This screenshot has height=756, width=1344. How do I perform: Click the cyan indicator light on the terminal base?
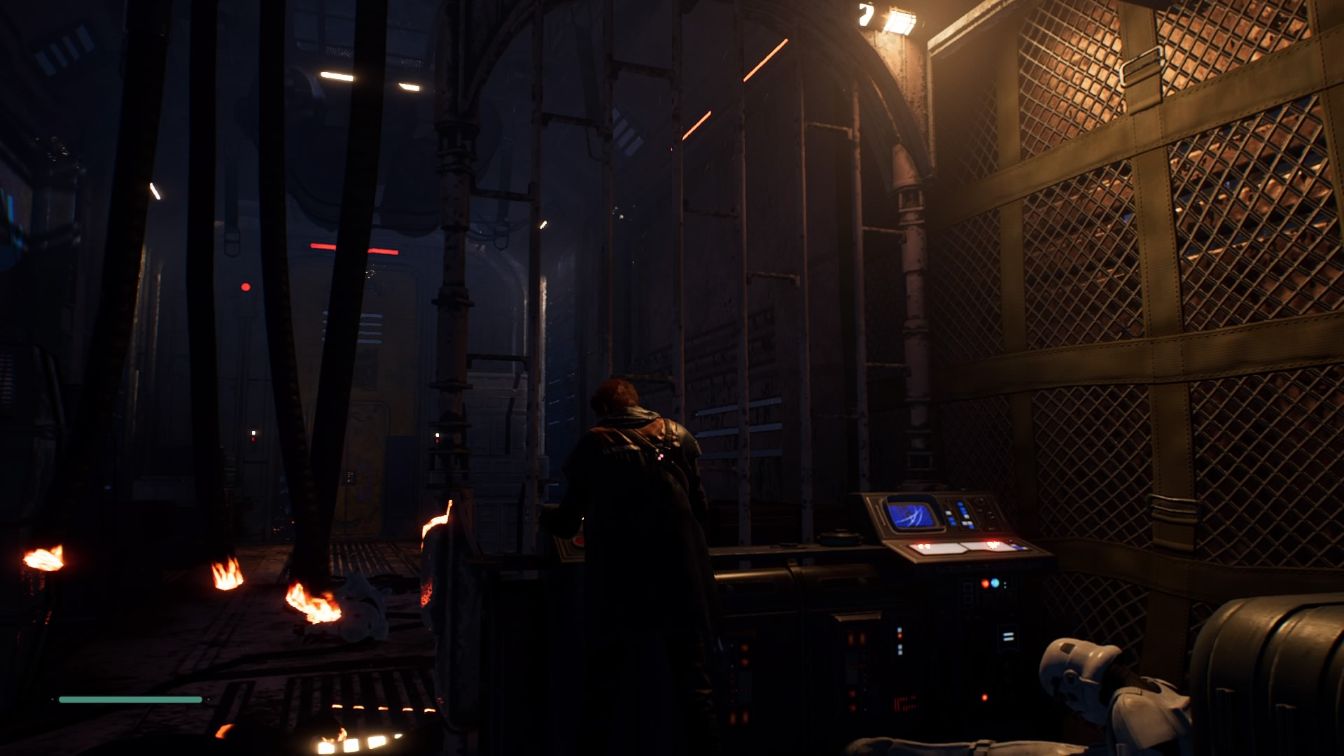995,583
